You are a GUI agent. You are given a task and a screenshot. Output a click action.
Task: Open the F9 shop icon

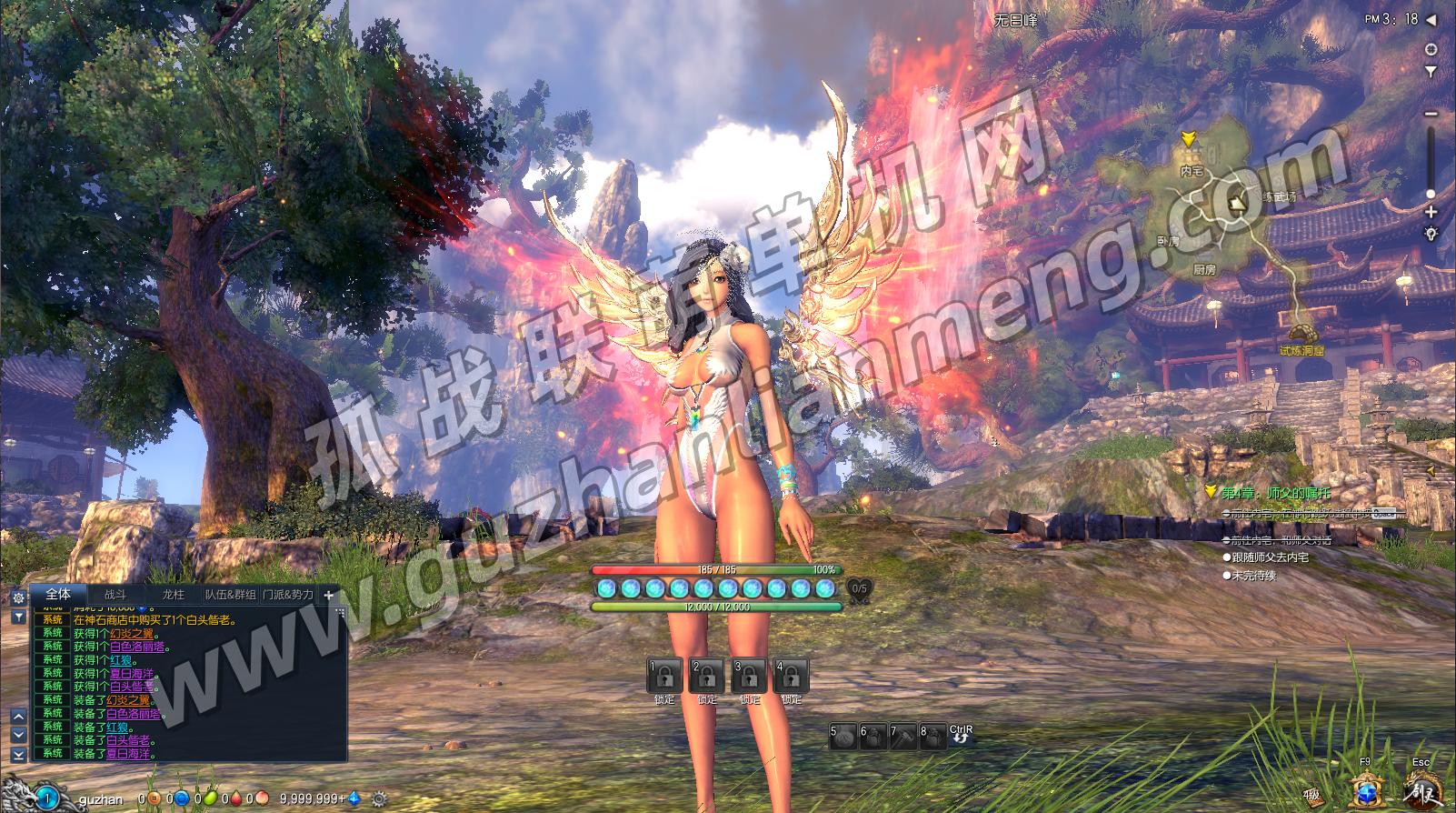coord(1366,789)
